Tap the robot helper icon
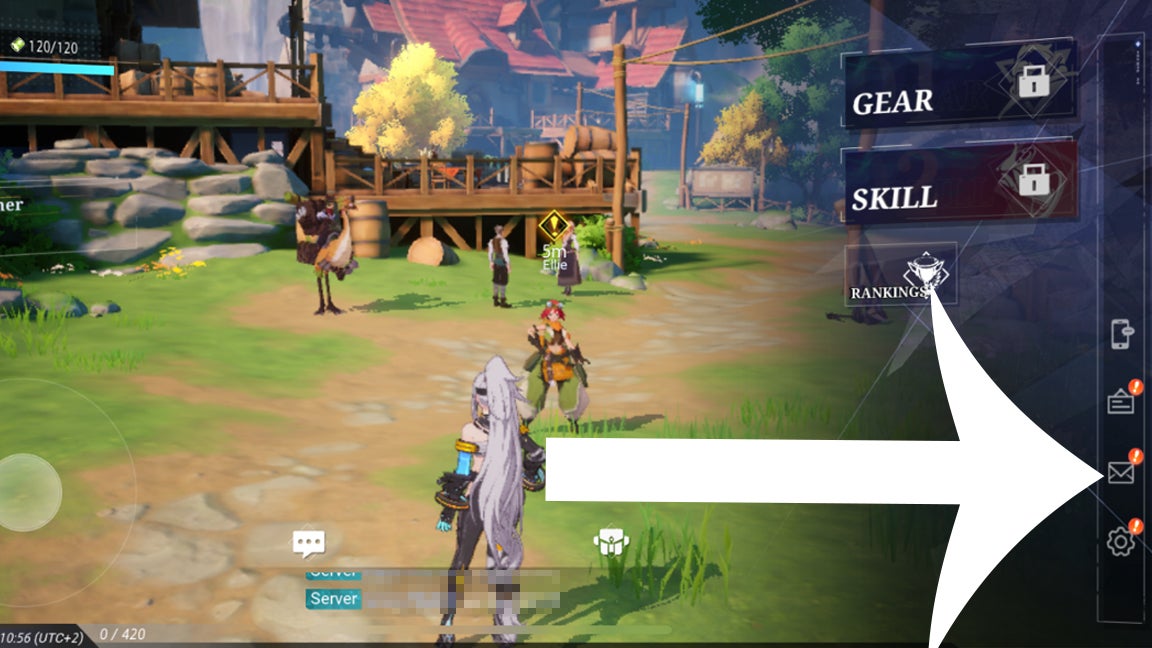This screenshot has width=1152, height=648. tap(610, 543)
